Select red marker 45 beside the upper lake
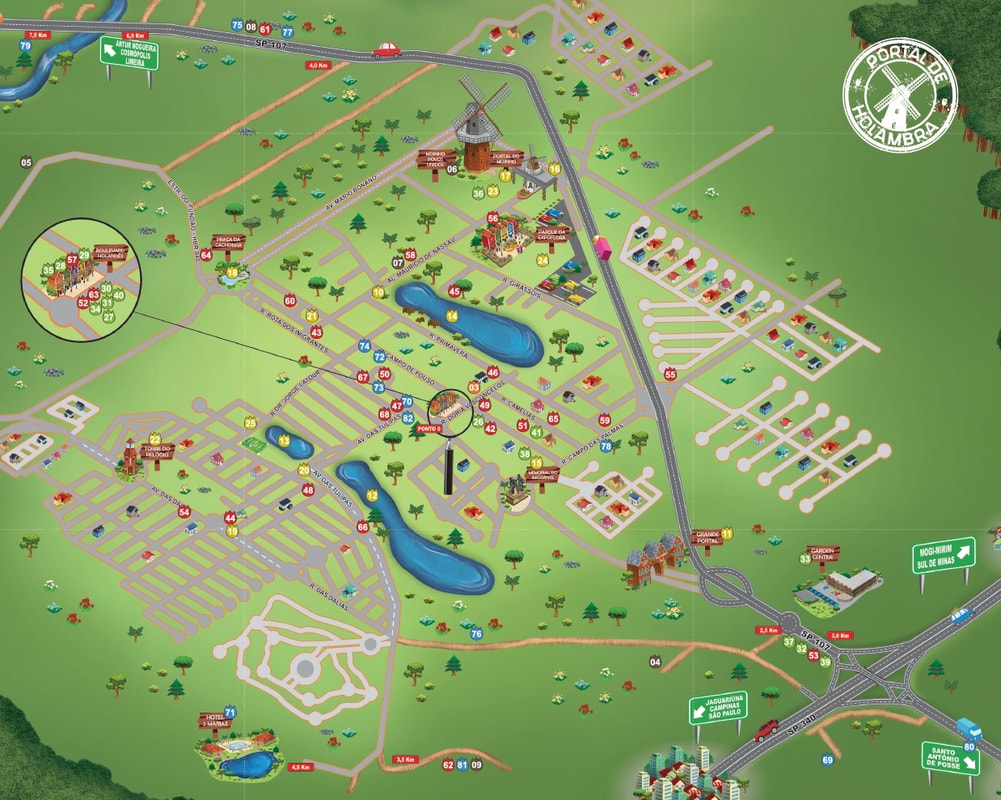Viewport: 1001px width, 800px height. (455, 292)
